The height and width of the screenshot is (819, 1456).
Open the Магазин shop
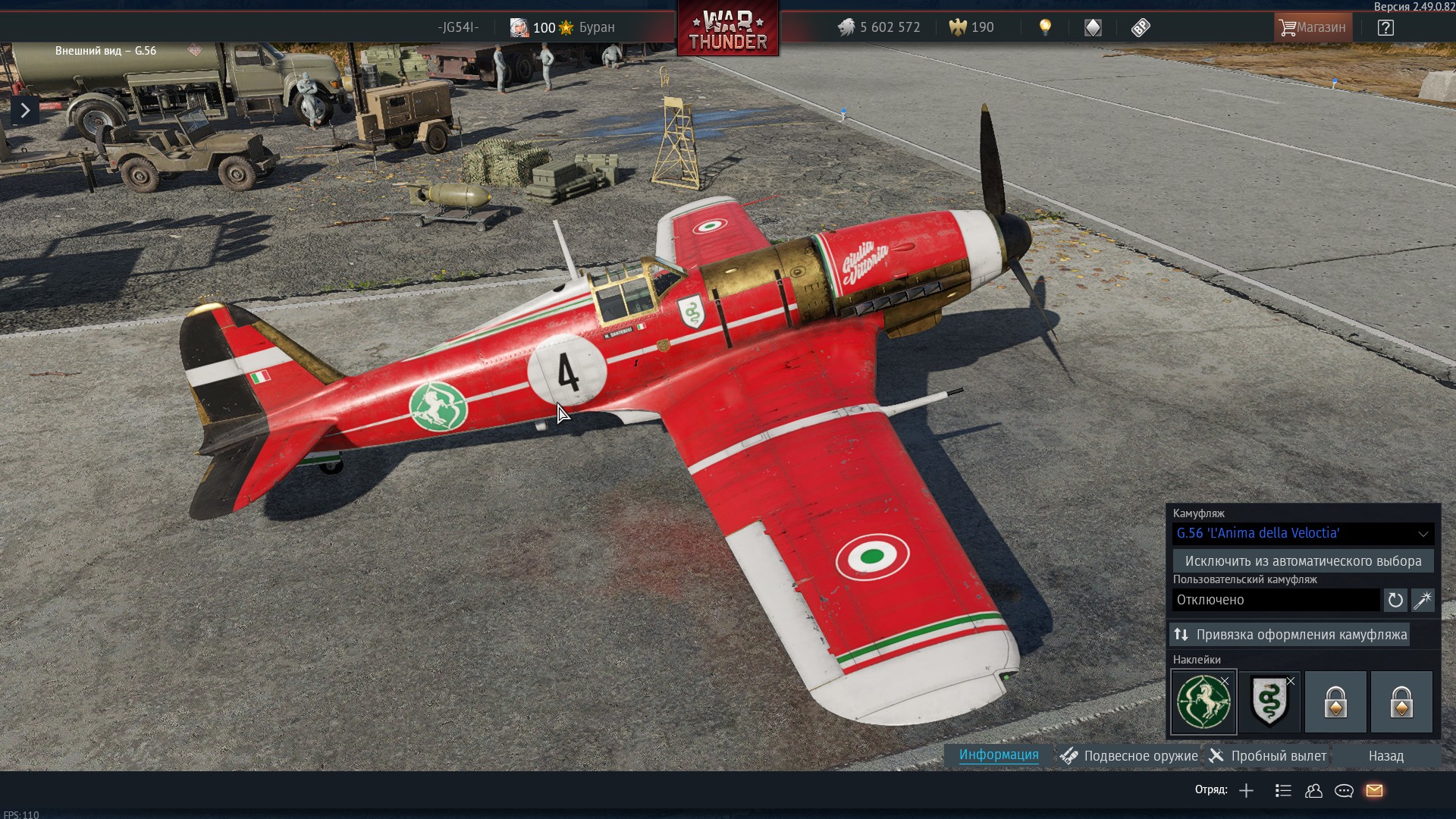(1313, 27)
